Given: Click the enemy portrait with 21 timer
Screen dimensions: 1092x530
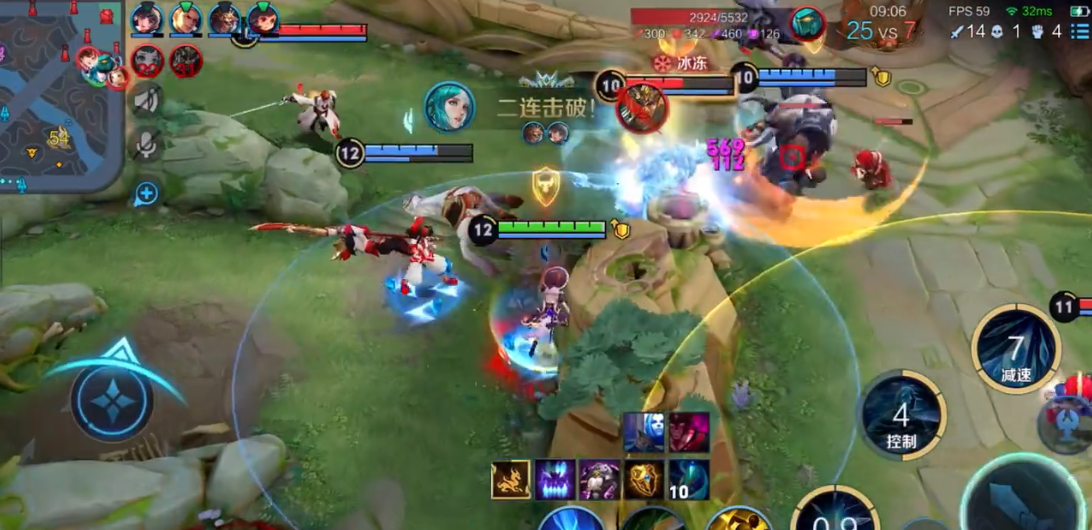Looking at the screenshot, I should 186,61.
